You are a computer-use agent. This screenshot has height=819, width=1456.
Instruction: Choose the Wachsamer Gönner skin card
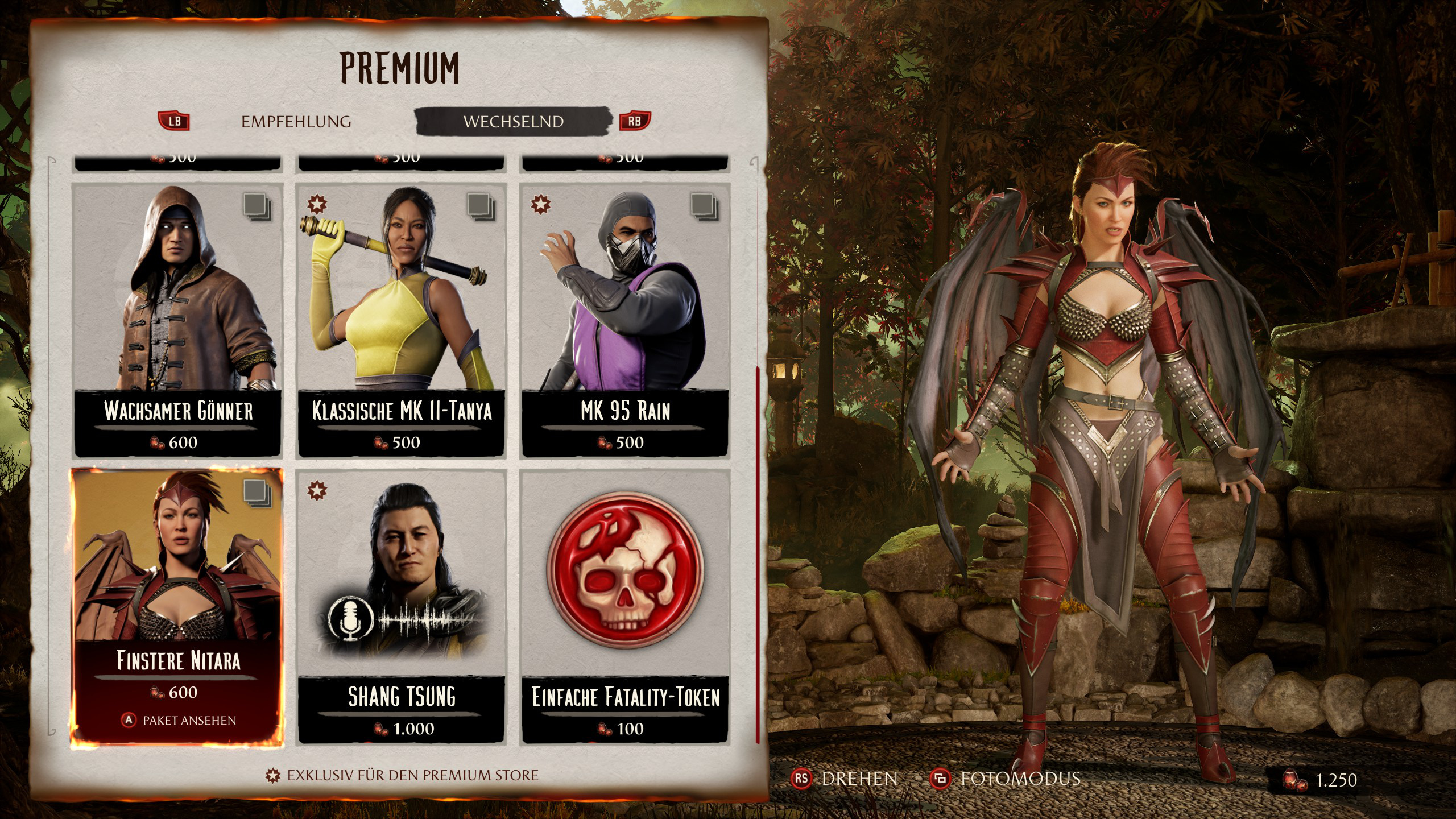tap(177, 320)
